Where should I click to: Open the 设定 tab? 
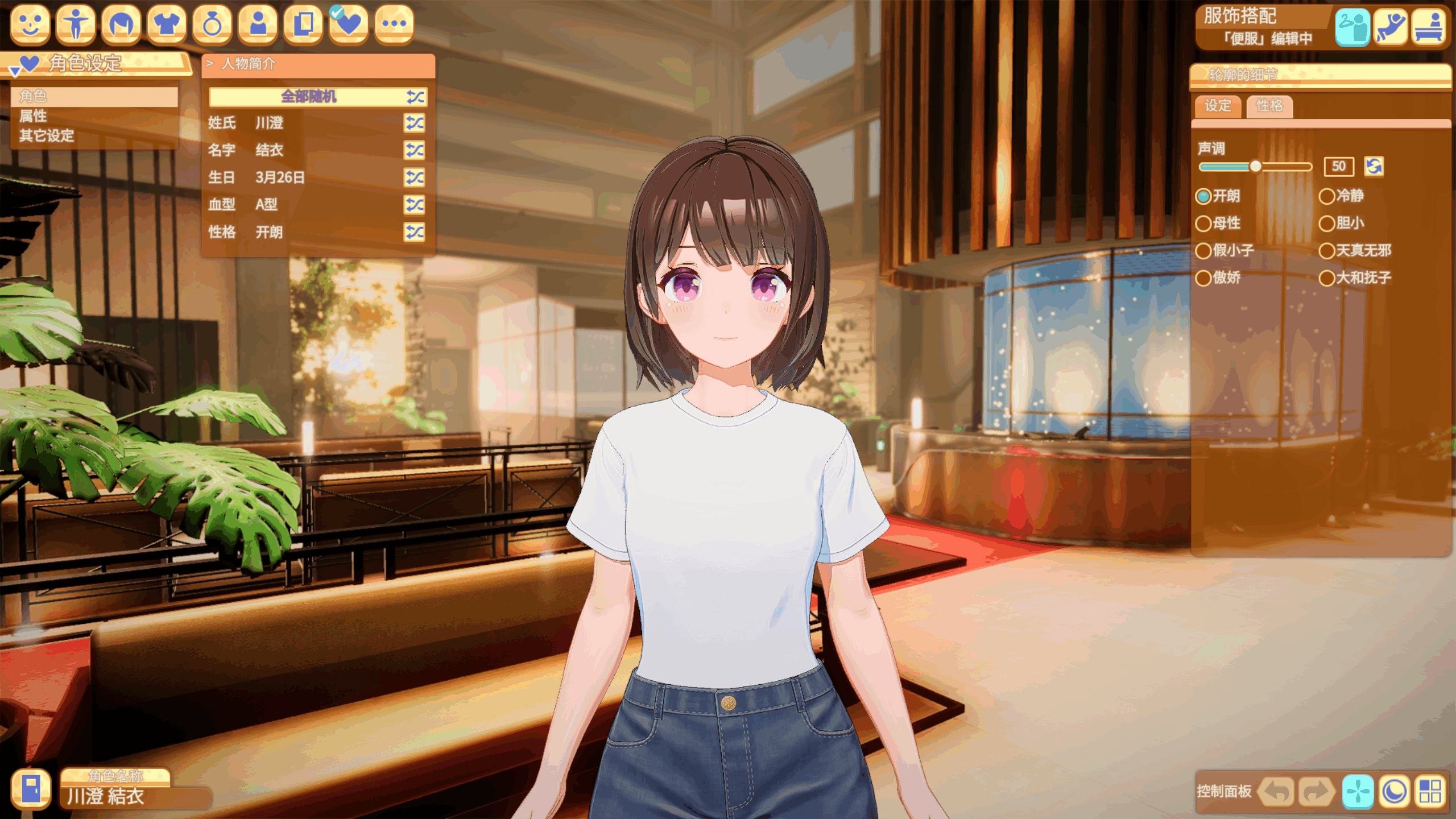click(x=1218, y=106)
